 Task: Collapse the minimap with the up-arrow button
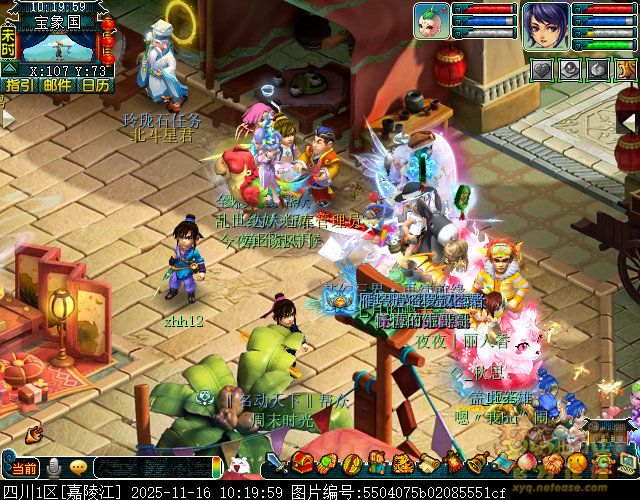pyautogui.click(x=8, y=67)
